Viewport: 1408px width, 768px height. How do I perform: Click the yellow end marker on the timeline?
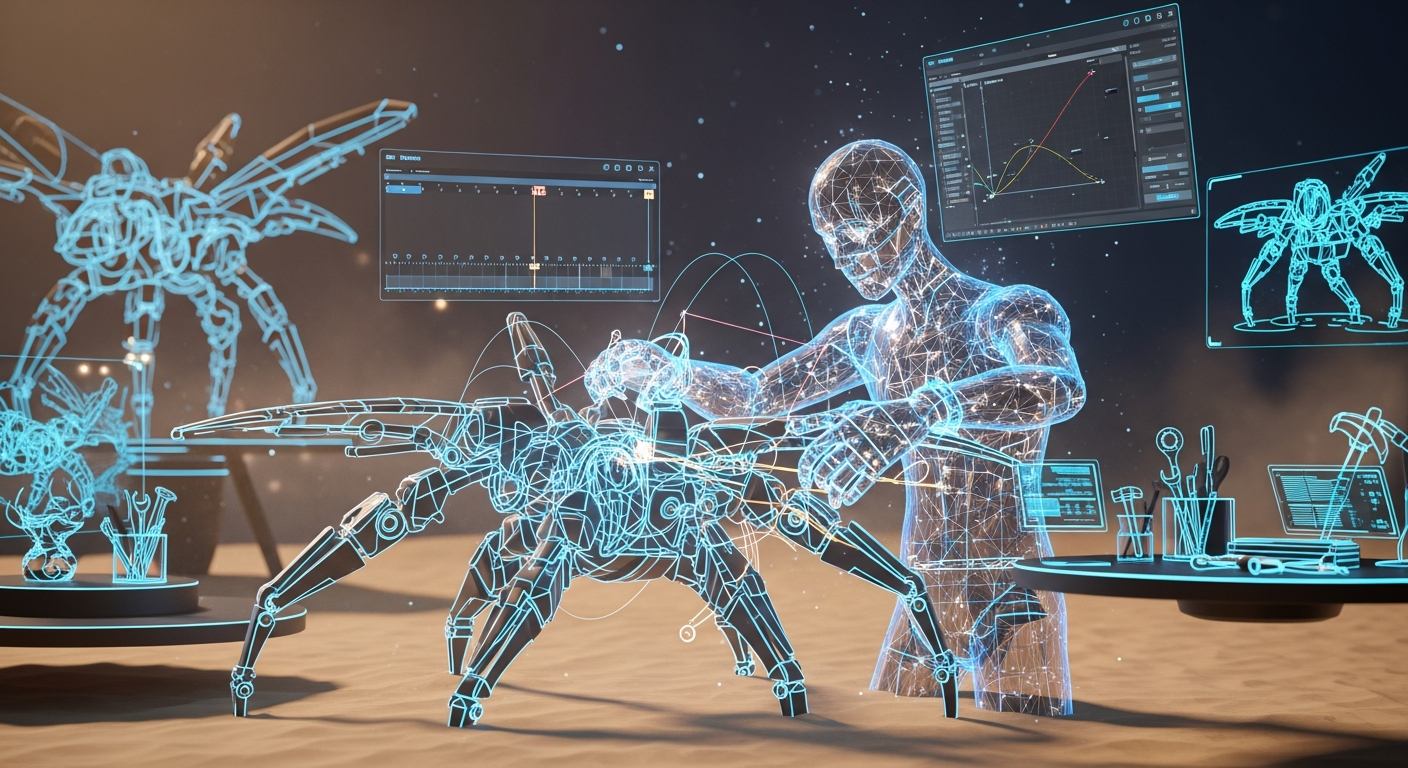[x=648, y=193]
